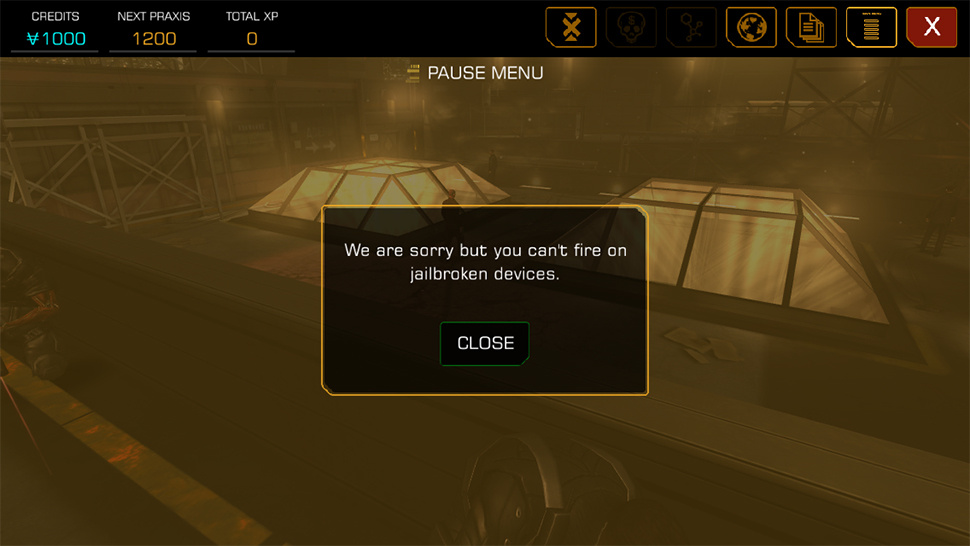970x546 pixels.
Task: Open the stacked documents log tab
Action: 811,27
